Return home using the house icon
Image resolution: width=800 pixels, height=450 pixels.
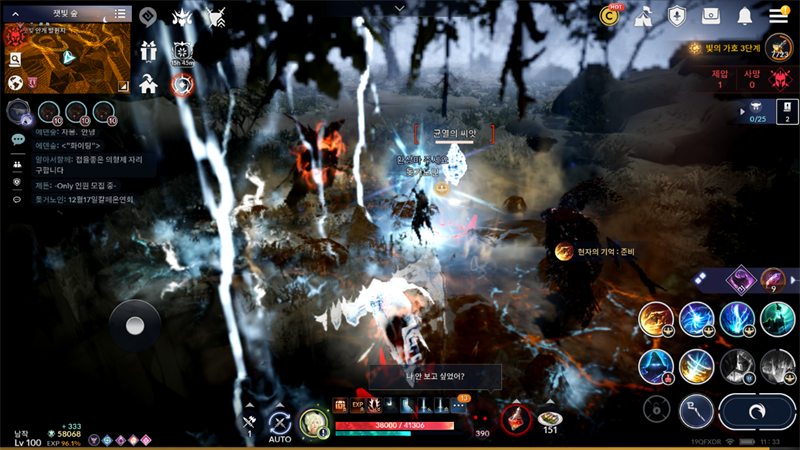tap(149, 84)
